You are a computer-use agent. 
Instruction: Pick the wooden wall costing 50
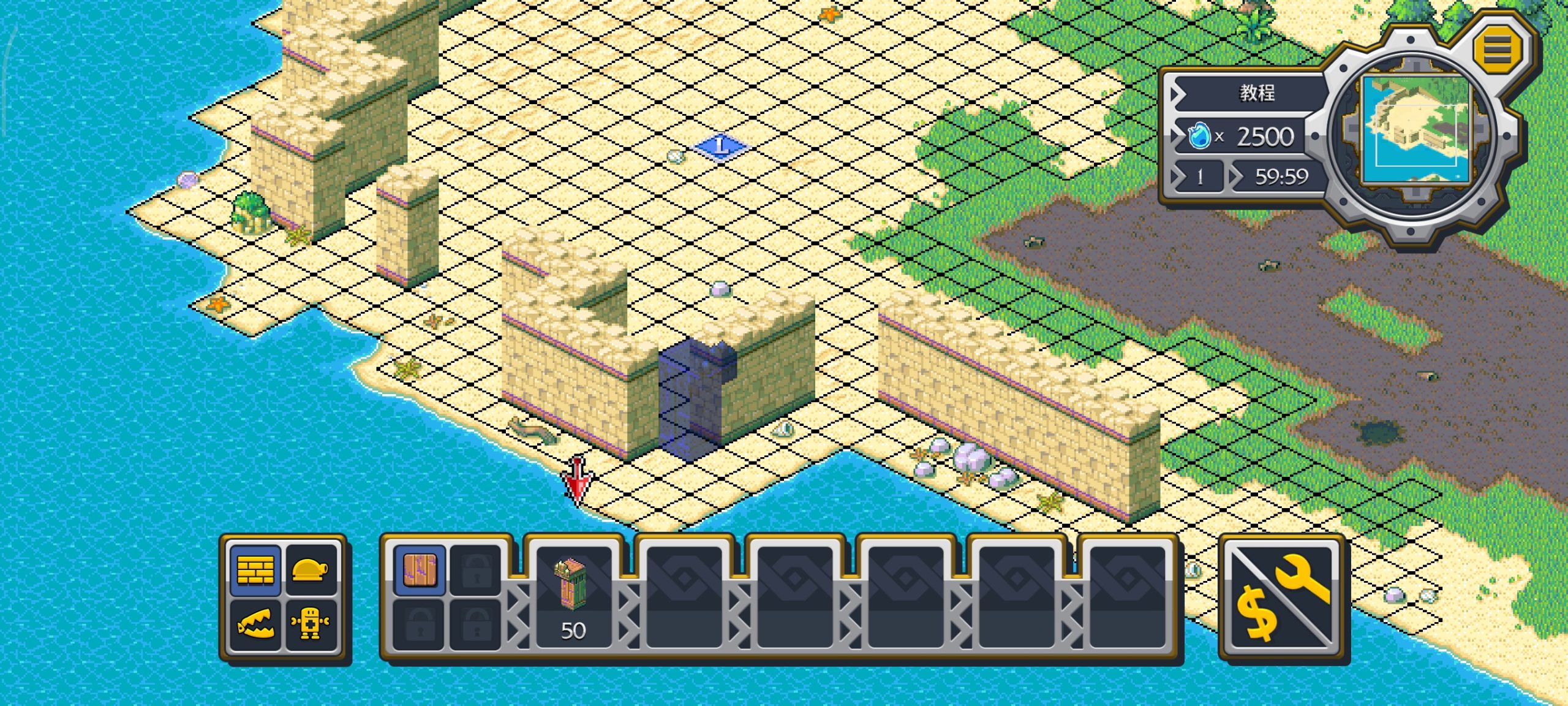click(573, 594)
